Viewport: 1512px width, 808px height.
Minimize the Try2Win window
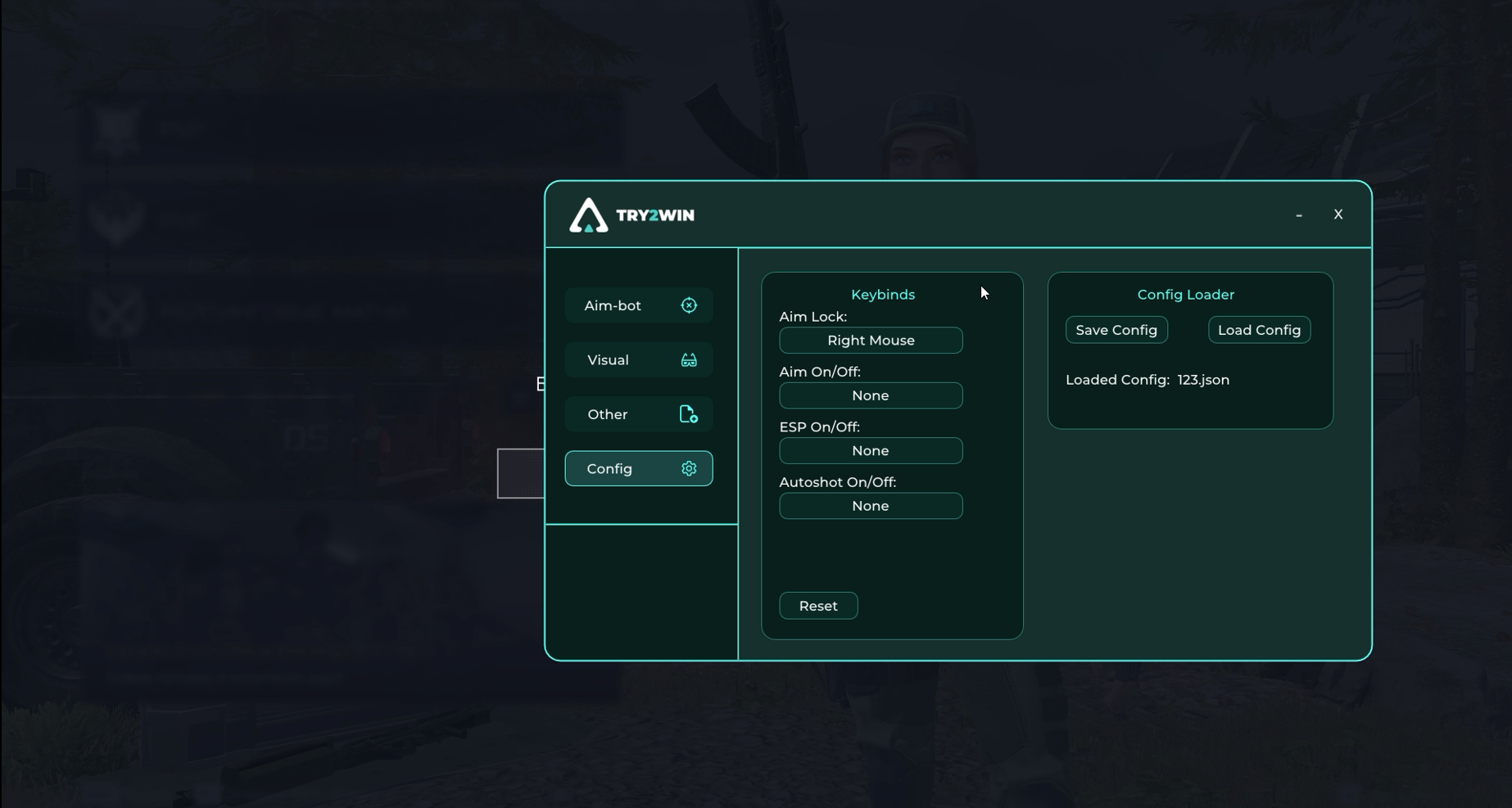coord(1299,214)
